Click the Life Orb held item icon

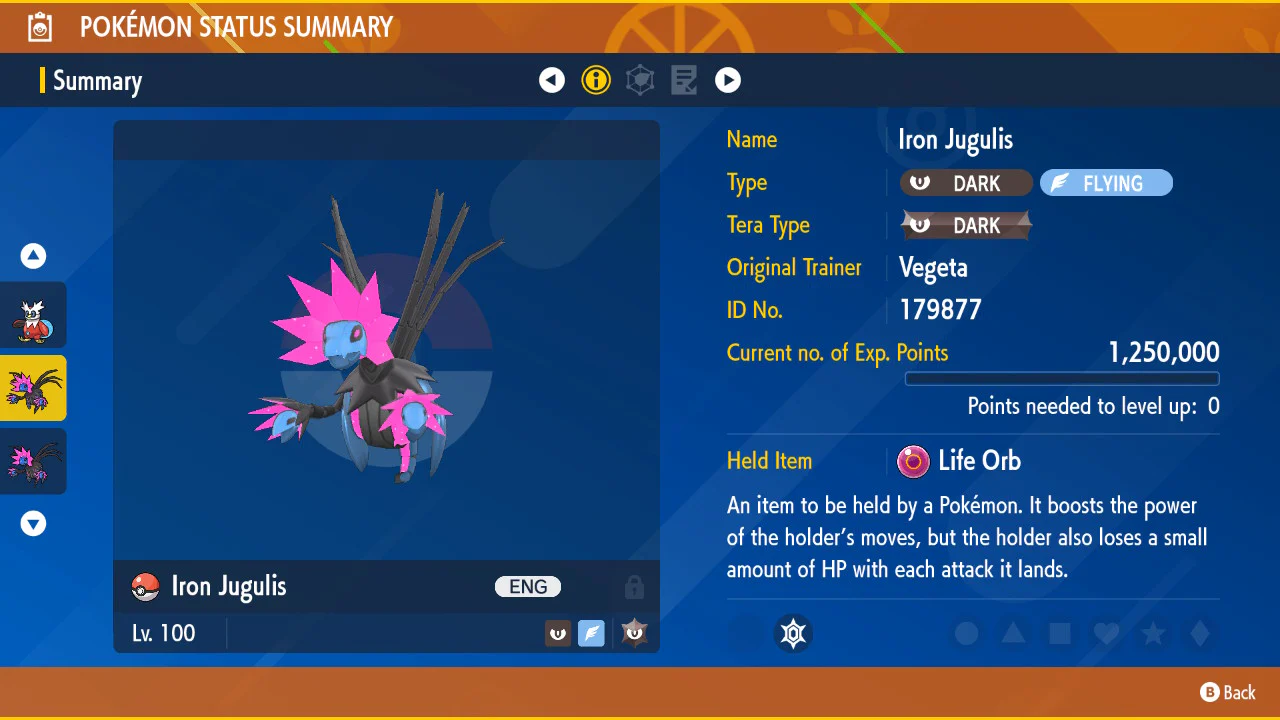(912, 461)
